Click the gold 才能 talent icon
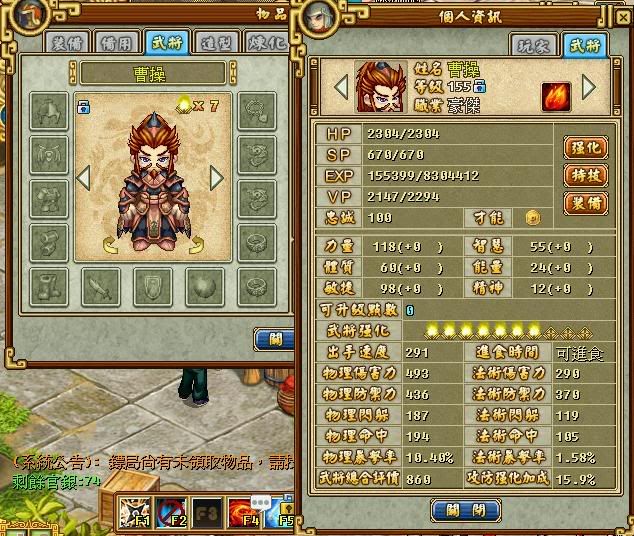 (x=533, y=217)
